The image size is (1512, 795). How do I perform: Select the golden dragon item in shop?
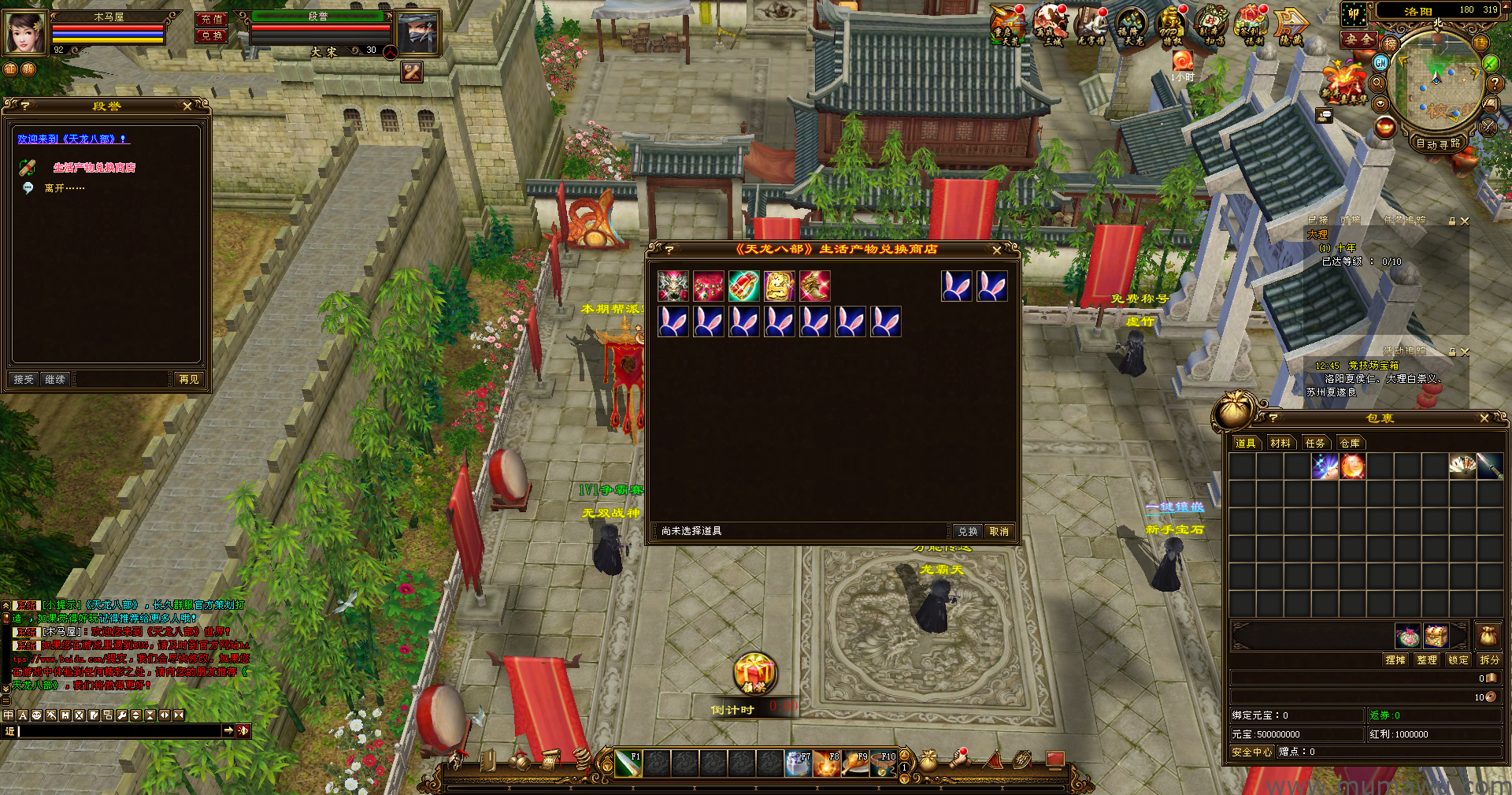click(x=779, y=286)
